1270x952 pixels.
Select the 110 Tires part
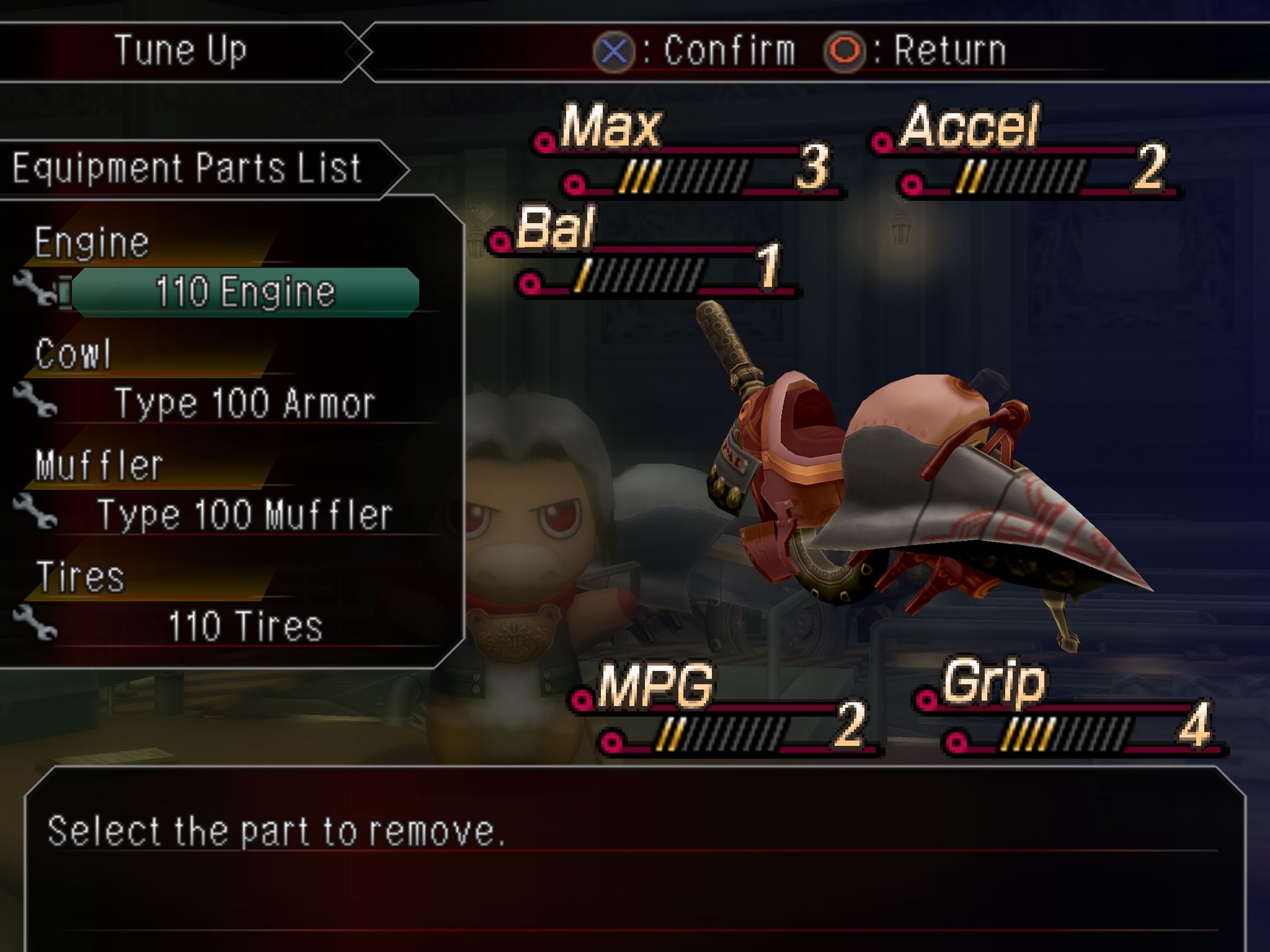point(245,626)
